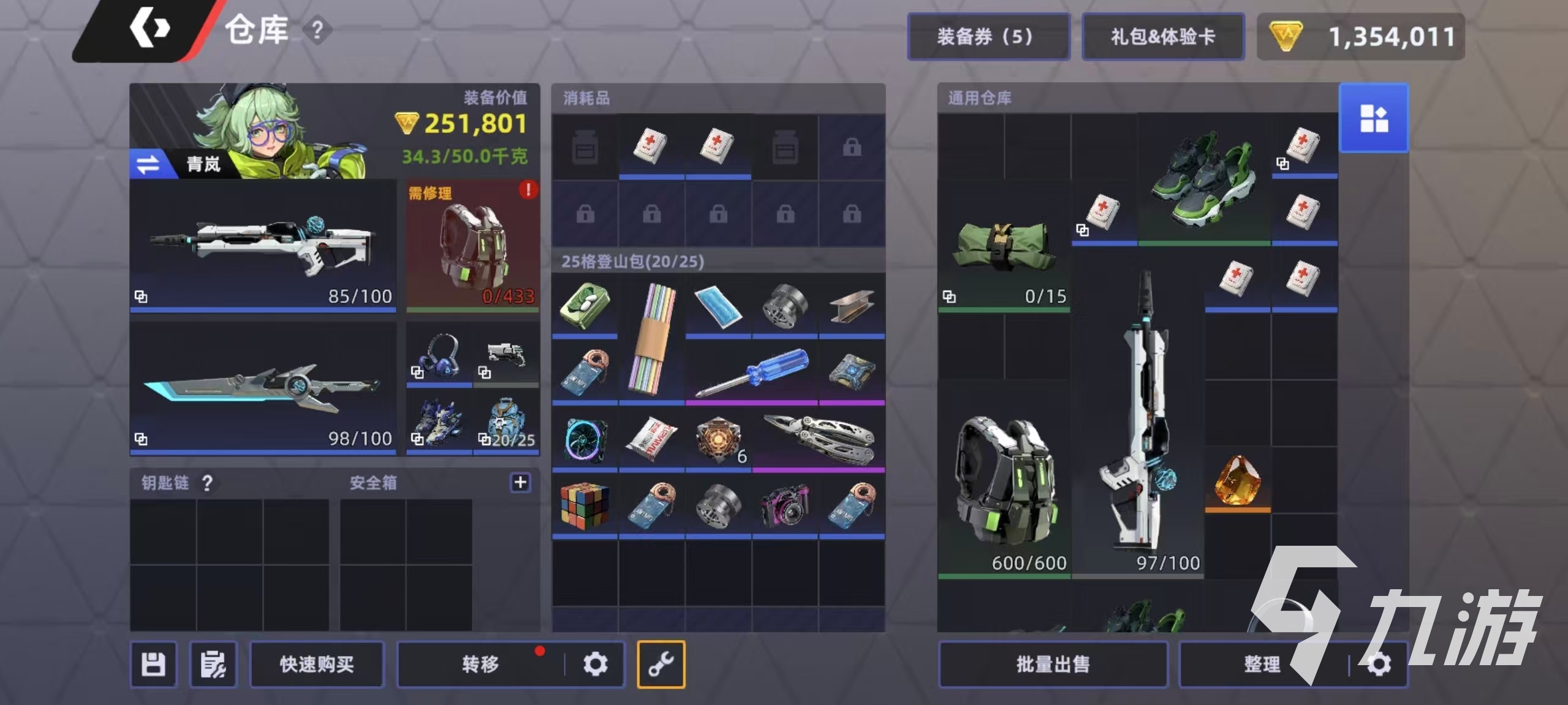Click the save loadout floppy disk icon

pyautogui.click(x=153, y=664)
